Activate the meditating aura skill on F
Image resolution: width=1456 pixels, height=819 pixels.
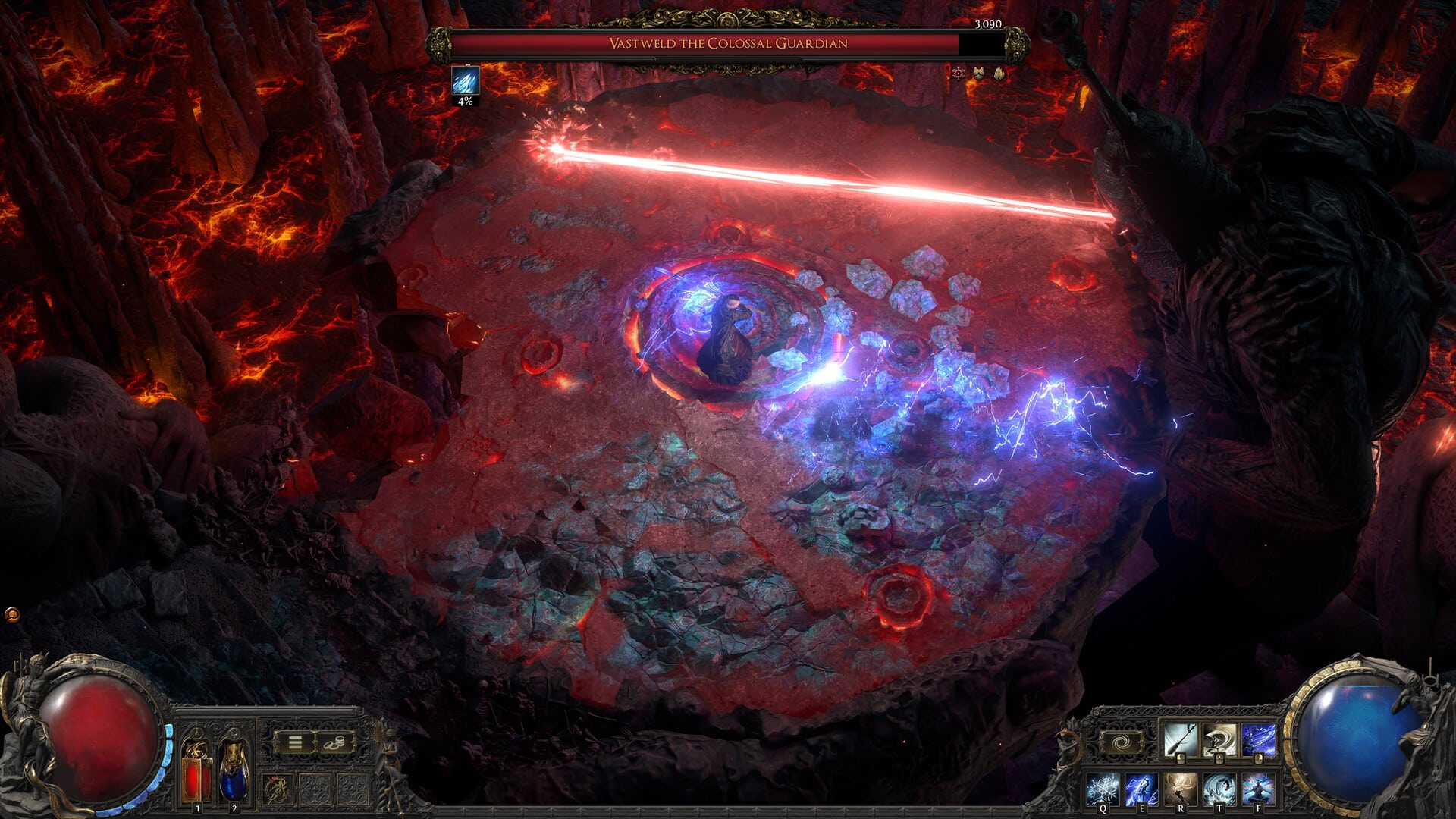pos(1257,789)
